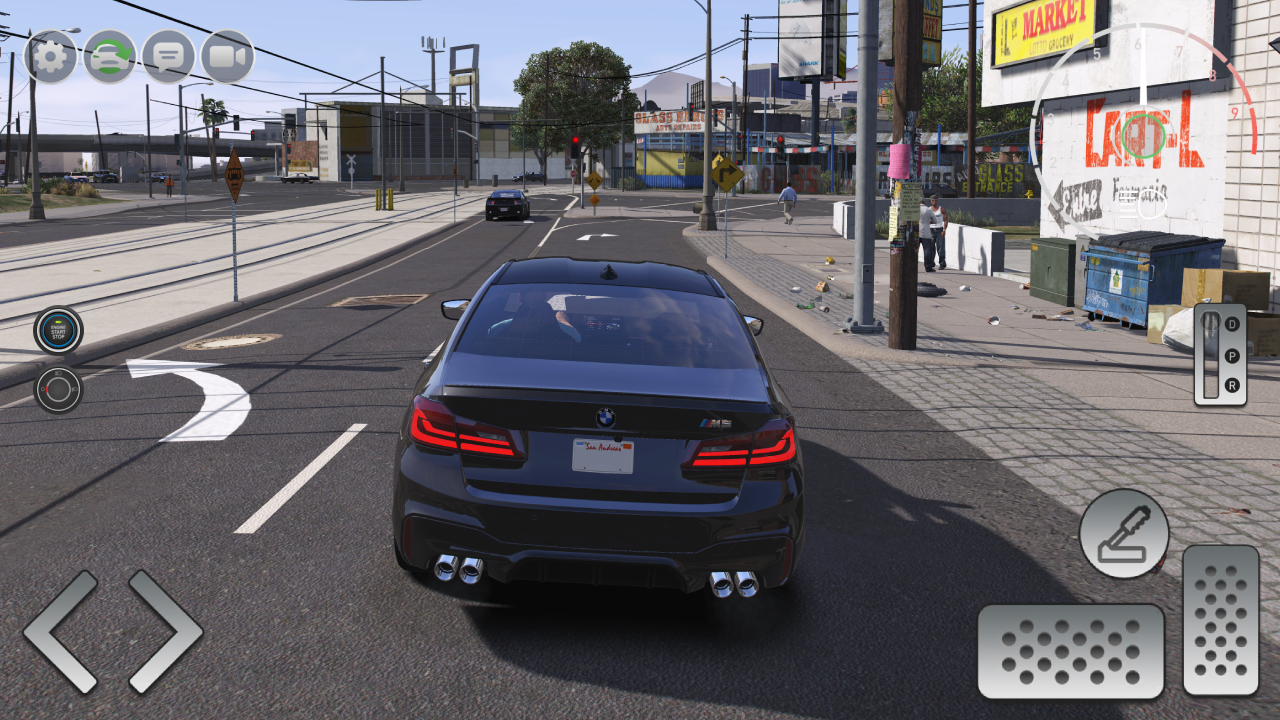Screen dimensions: 1280x720
Task: Tap the shifter knob handle
Action: 1210,322
